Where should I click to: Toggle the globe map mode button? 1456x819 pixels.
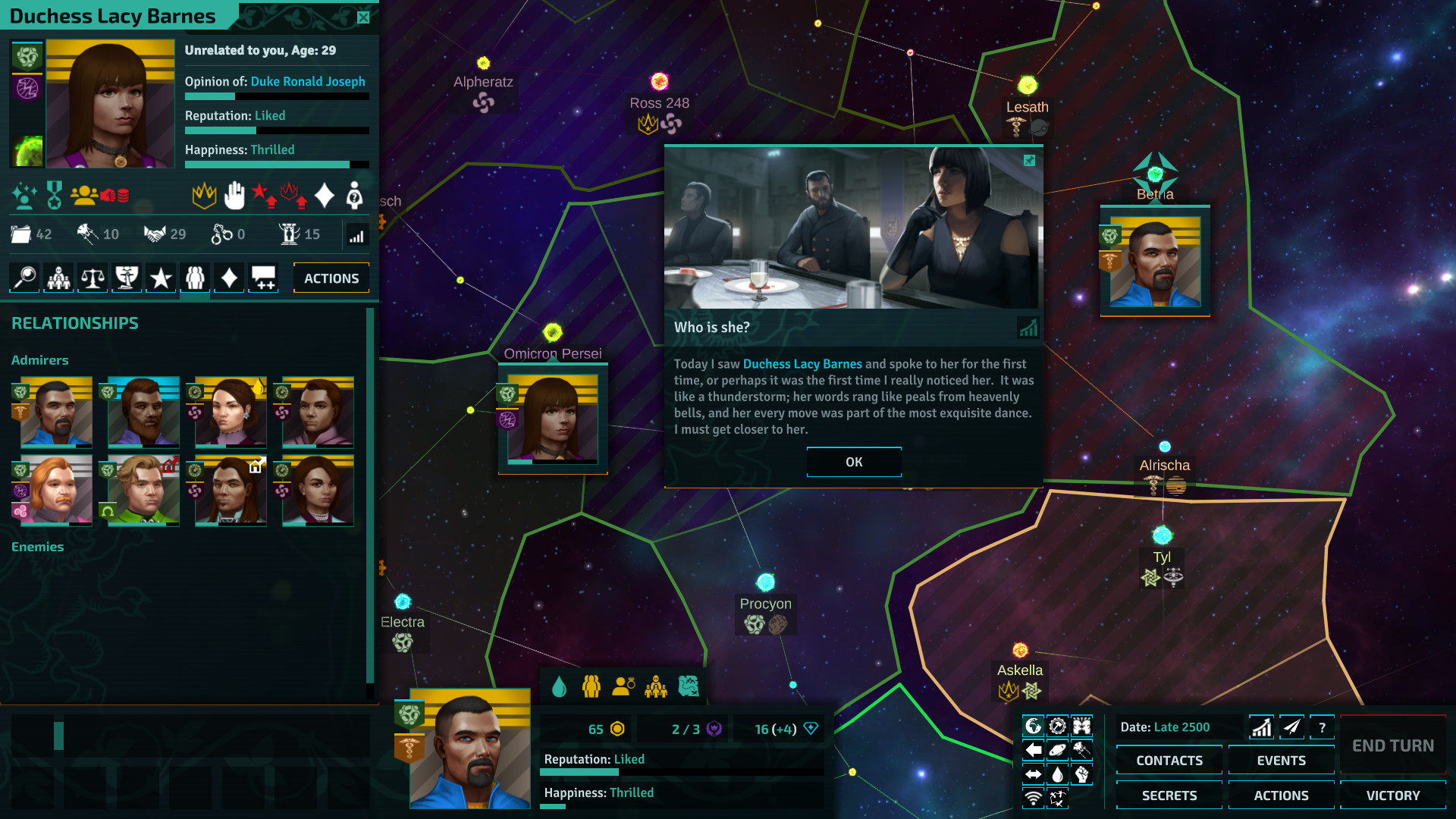coord(1034,725)
